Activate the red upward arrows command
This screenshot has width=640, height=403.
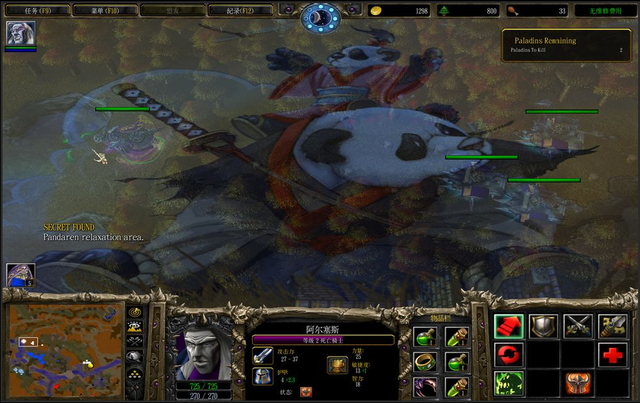tap(508, 326)
